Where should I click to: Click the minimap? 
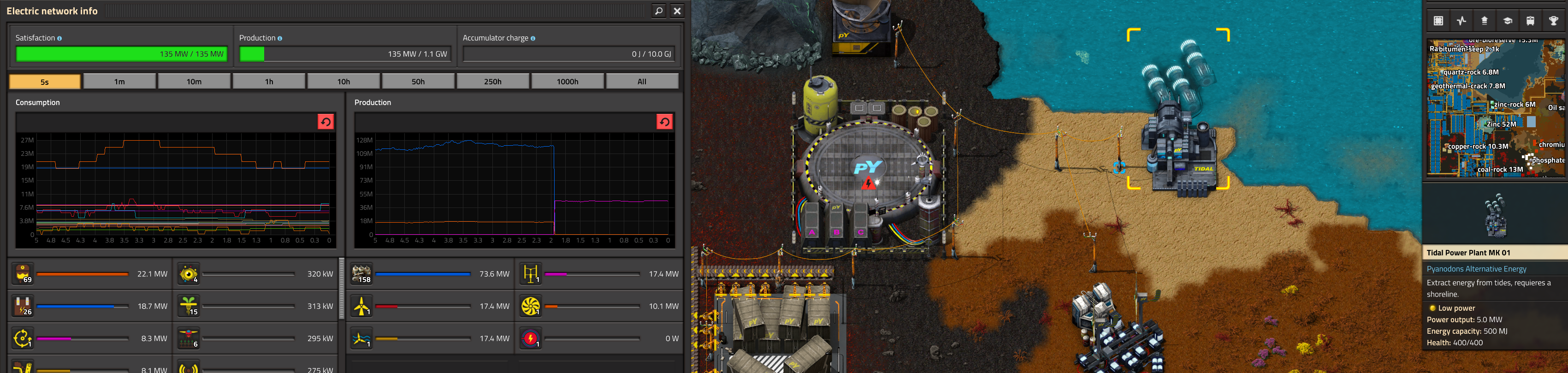pyautogui.click(x=1495, y=108)
